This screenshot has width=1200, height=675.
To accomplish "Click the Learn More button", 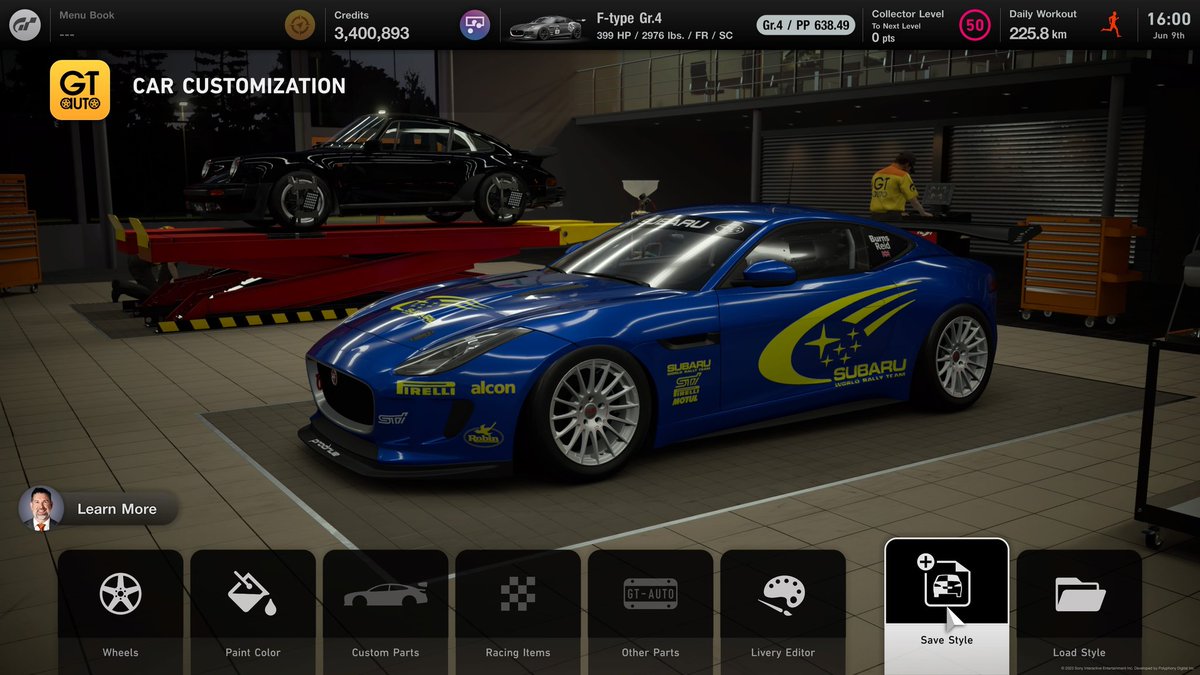I will [x=100, y=509].
